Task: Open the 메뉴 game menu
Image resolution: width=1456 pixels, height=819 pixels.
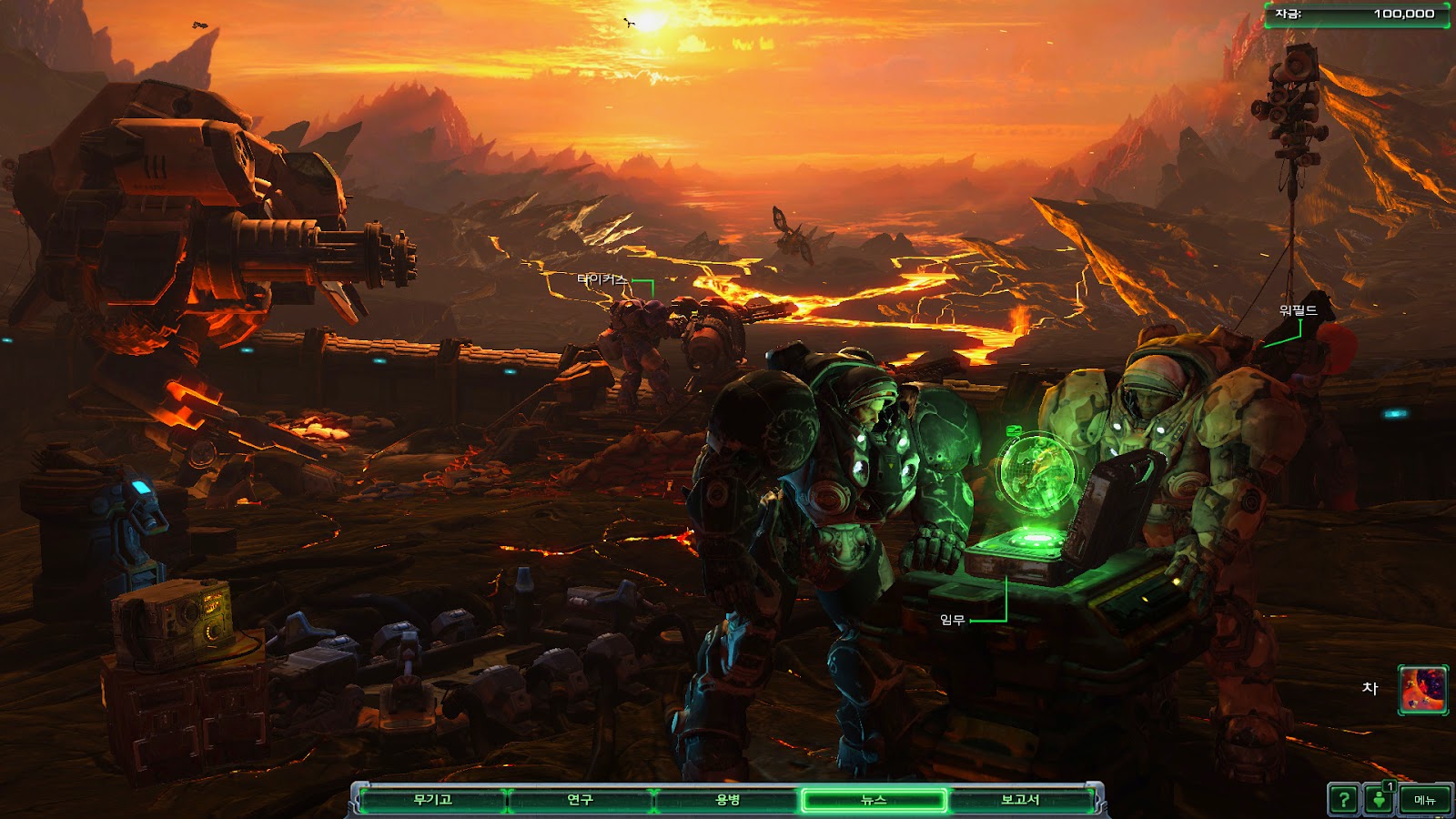Action: point(1424,800)
